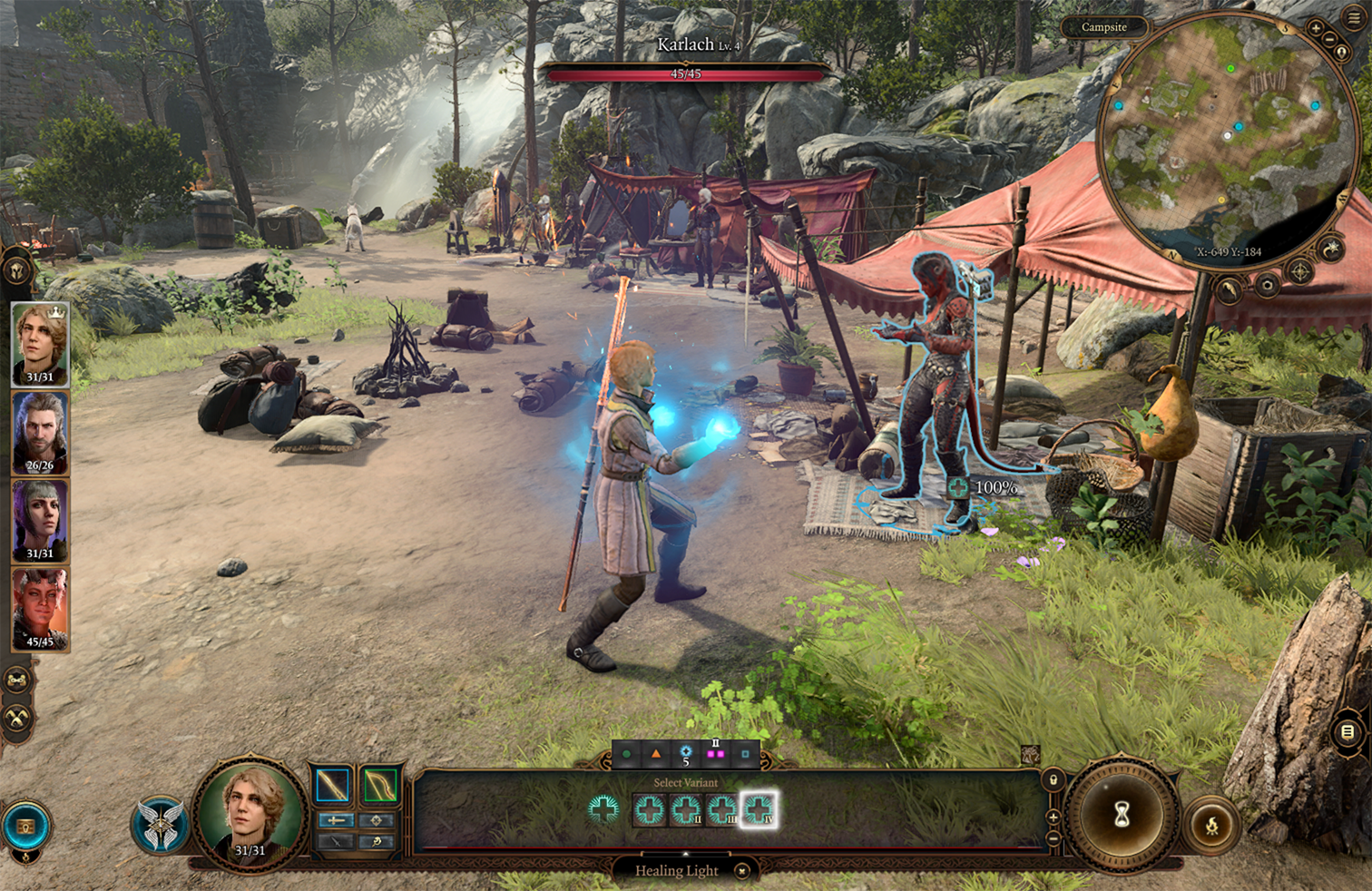Click the hourglass end turn button

click(1122, 814)
